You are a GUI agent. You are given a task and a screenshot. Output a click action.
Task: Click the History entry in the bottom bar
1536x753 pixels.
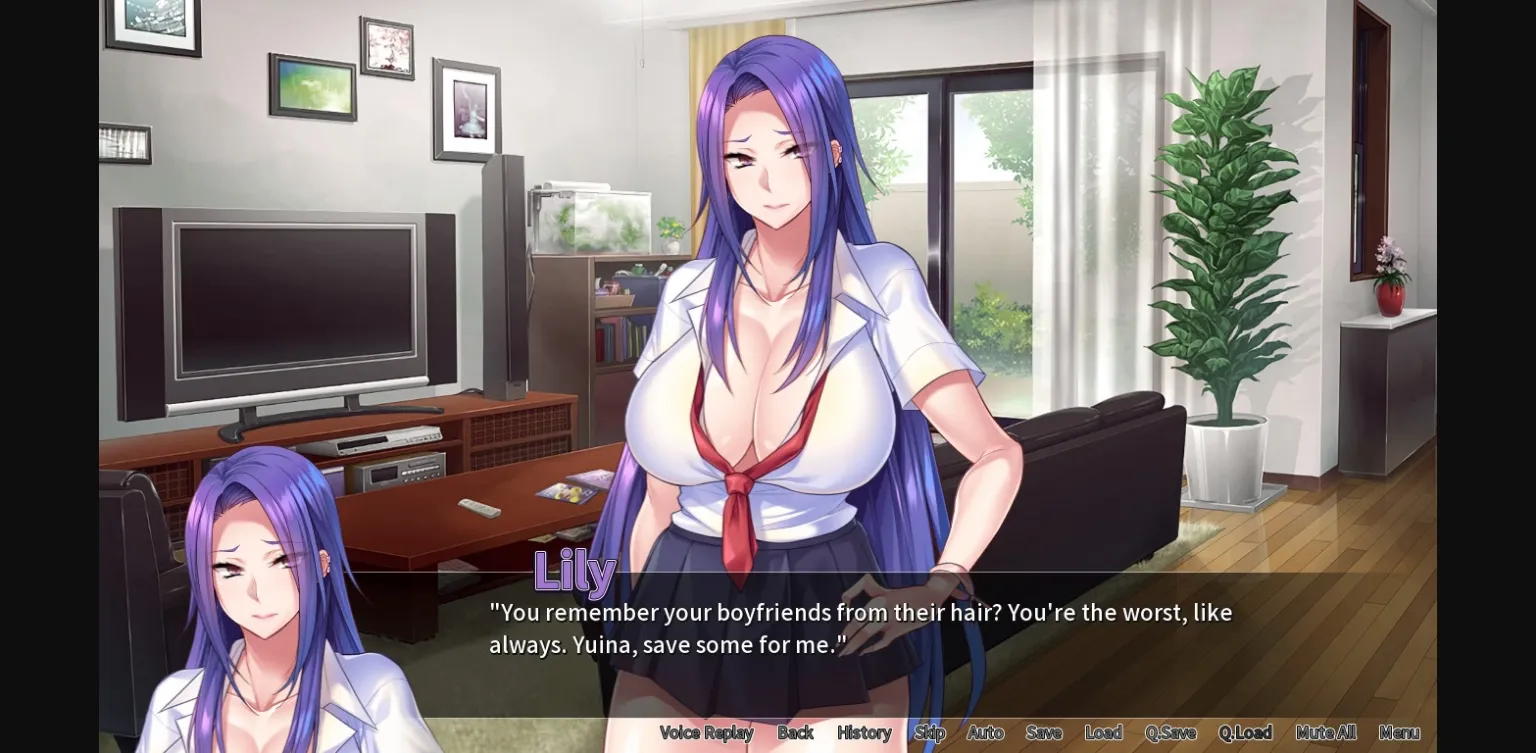click(863, 732)
